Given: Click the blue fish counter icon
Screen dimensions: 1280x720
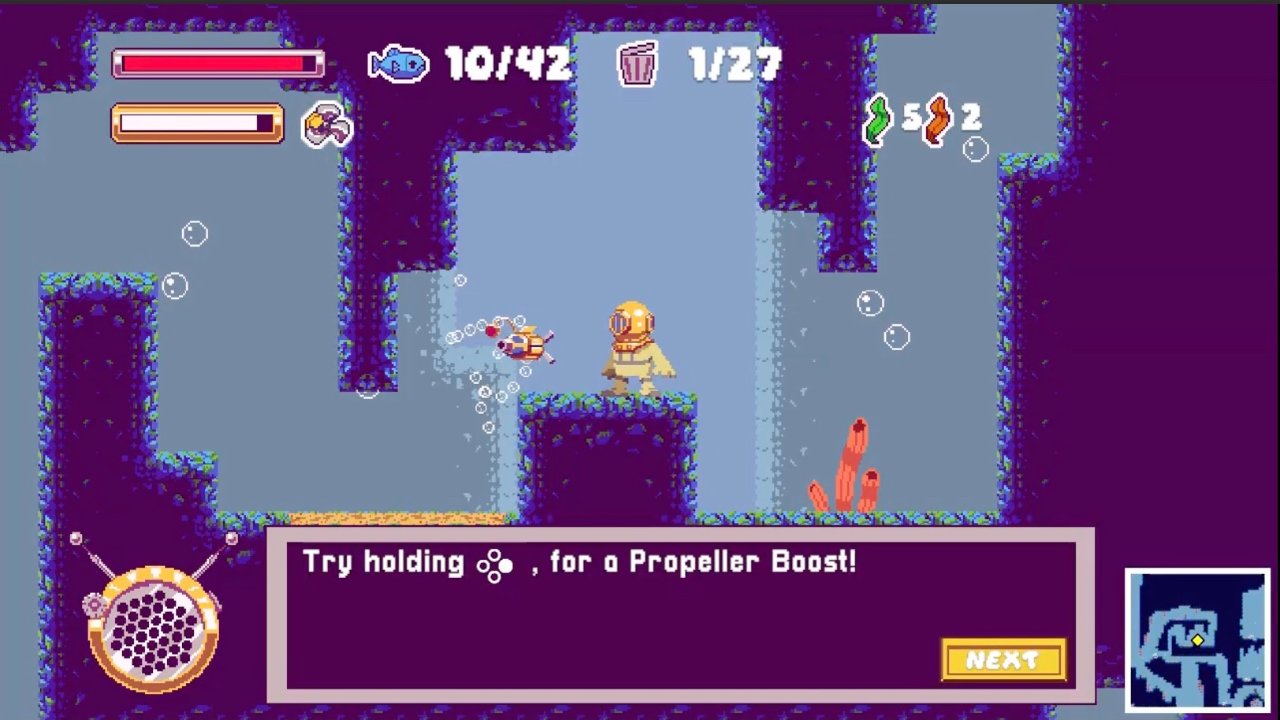Looking at the screenshot, I should coord(399,64).
